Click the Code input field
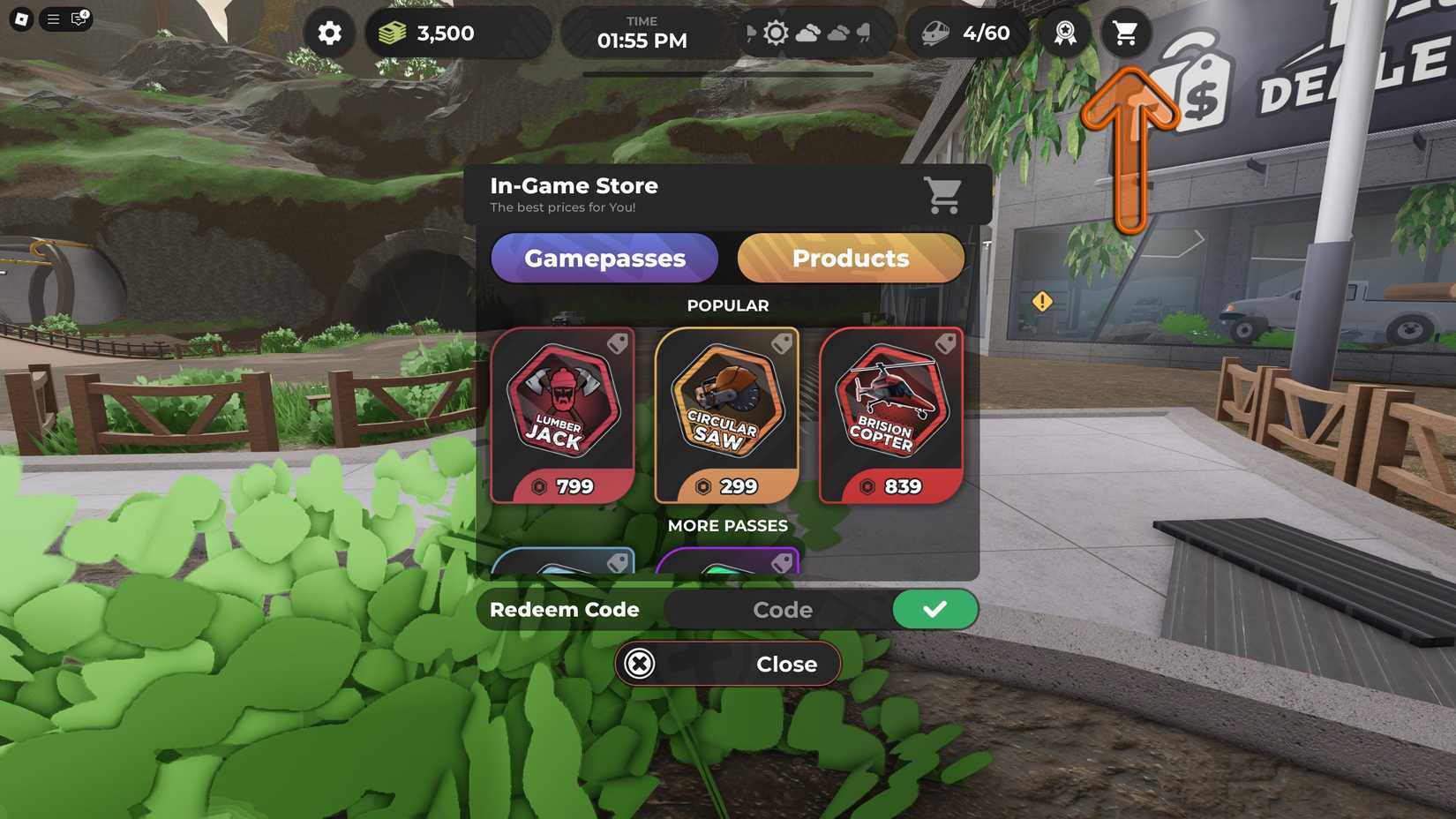 pos(782,609)
